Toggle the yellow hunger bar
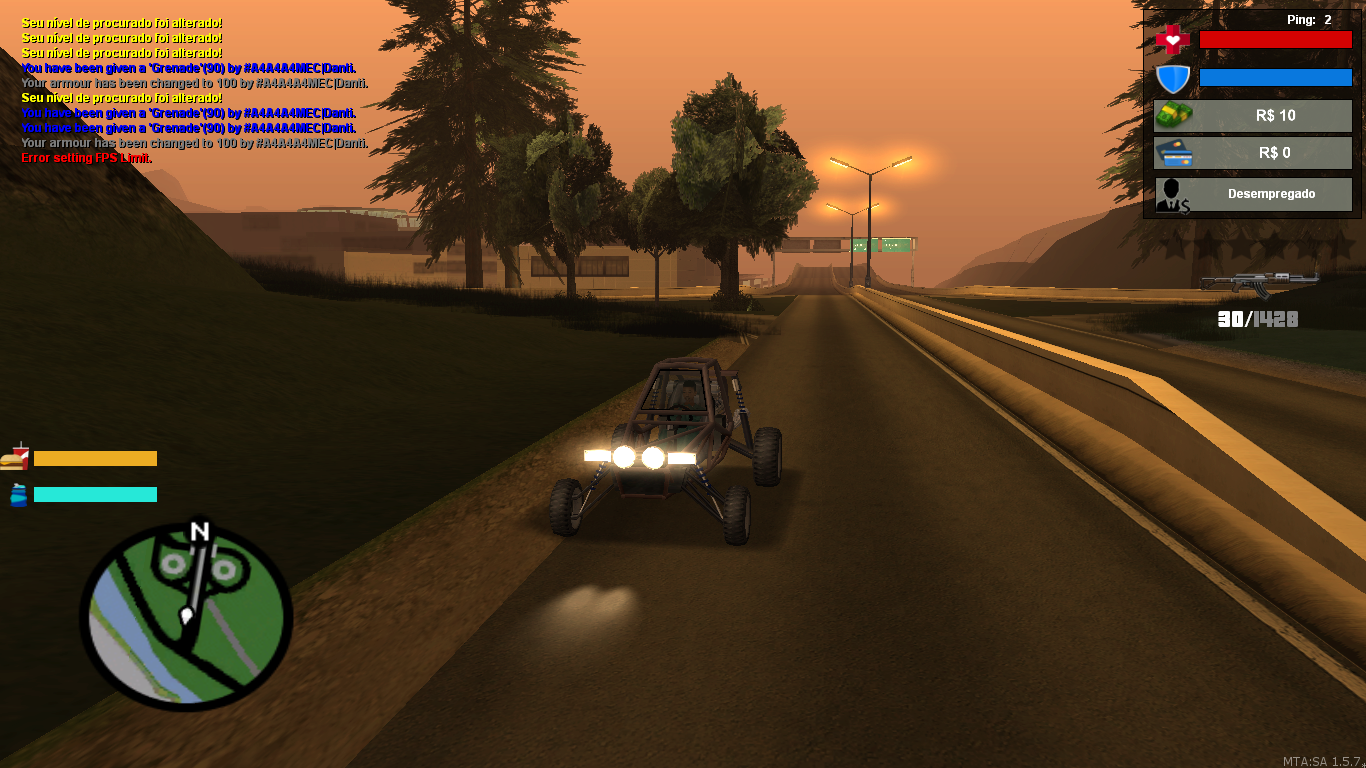Image resolution: width=1366 pixels, height=768 pixels. tap(95, 458)
